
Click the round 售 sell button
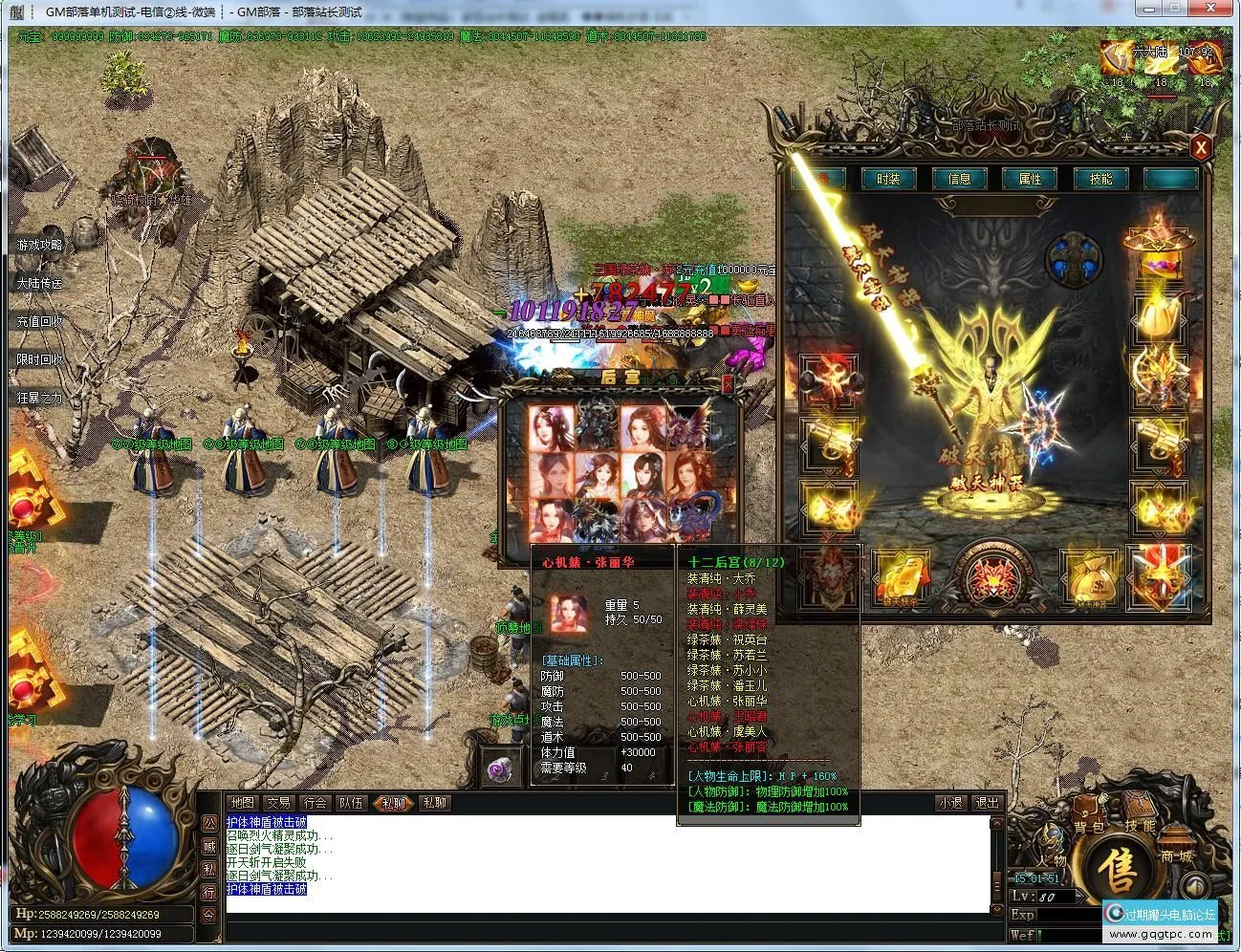1116,872
